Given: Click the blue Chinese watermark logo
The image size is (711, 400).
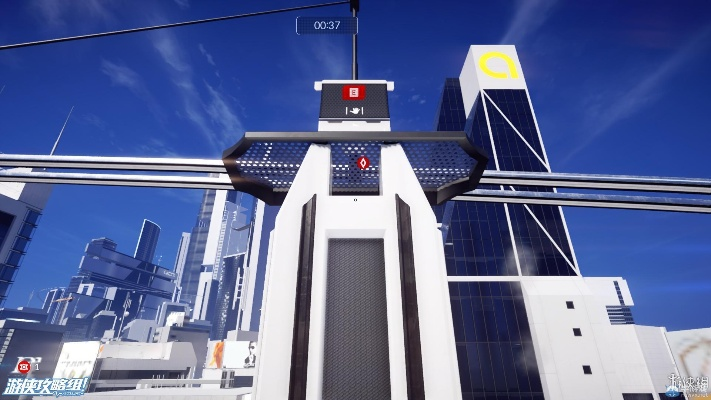Looking at the screenshot, I should (47, 384).
